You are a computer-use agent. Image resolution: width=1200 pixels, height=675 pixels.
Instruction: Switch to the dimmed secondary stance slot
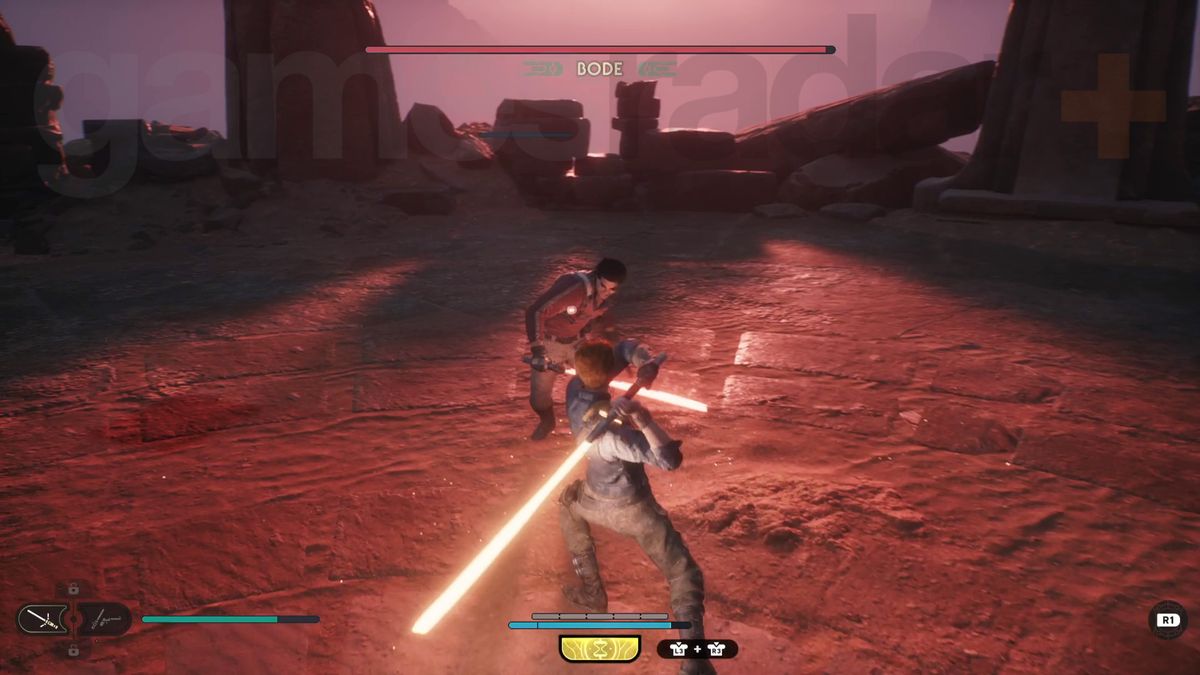[x=105, y=619]
